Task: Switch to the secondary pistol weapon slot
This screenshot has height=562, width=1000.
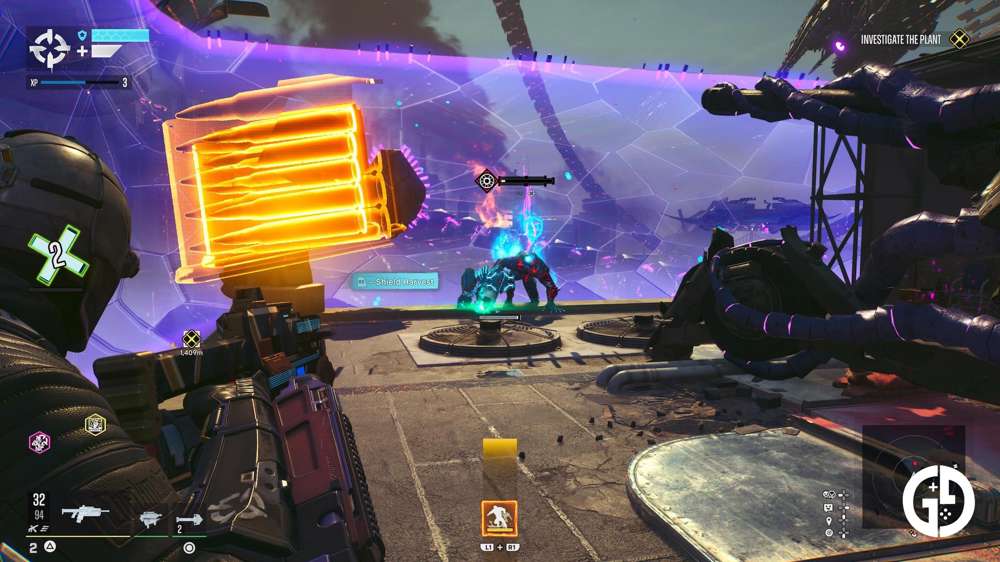Action: (150, 517)
